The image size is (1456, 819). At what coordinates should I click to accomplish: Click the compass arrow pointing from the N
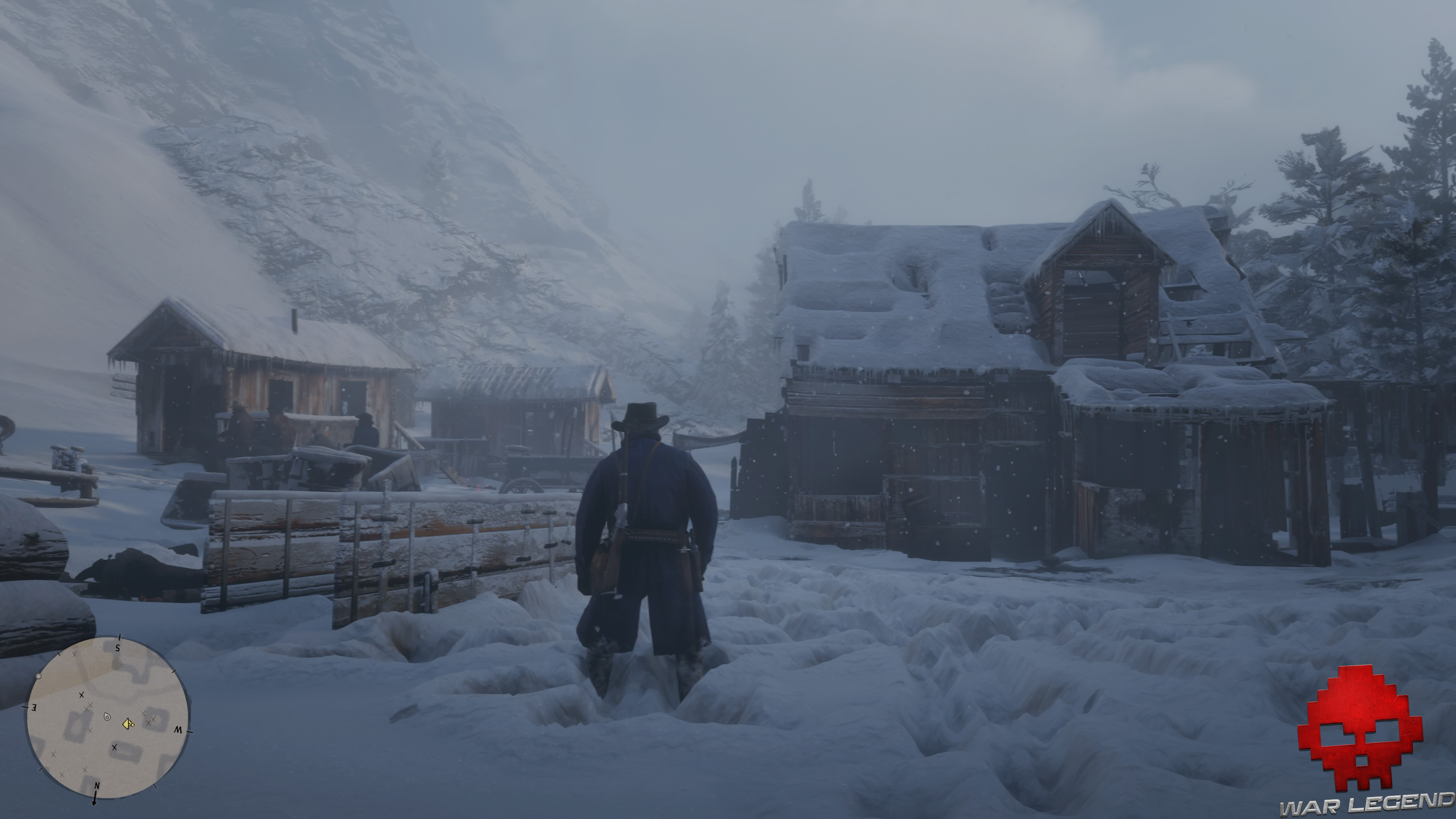click(94, 800)
